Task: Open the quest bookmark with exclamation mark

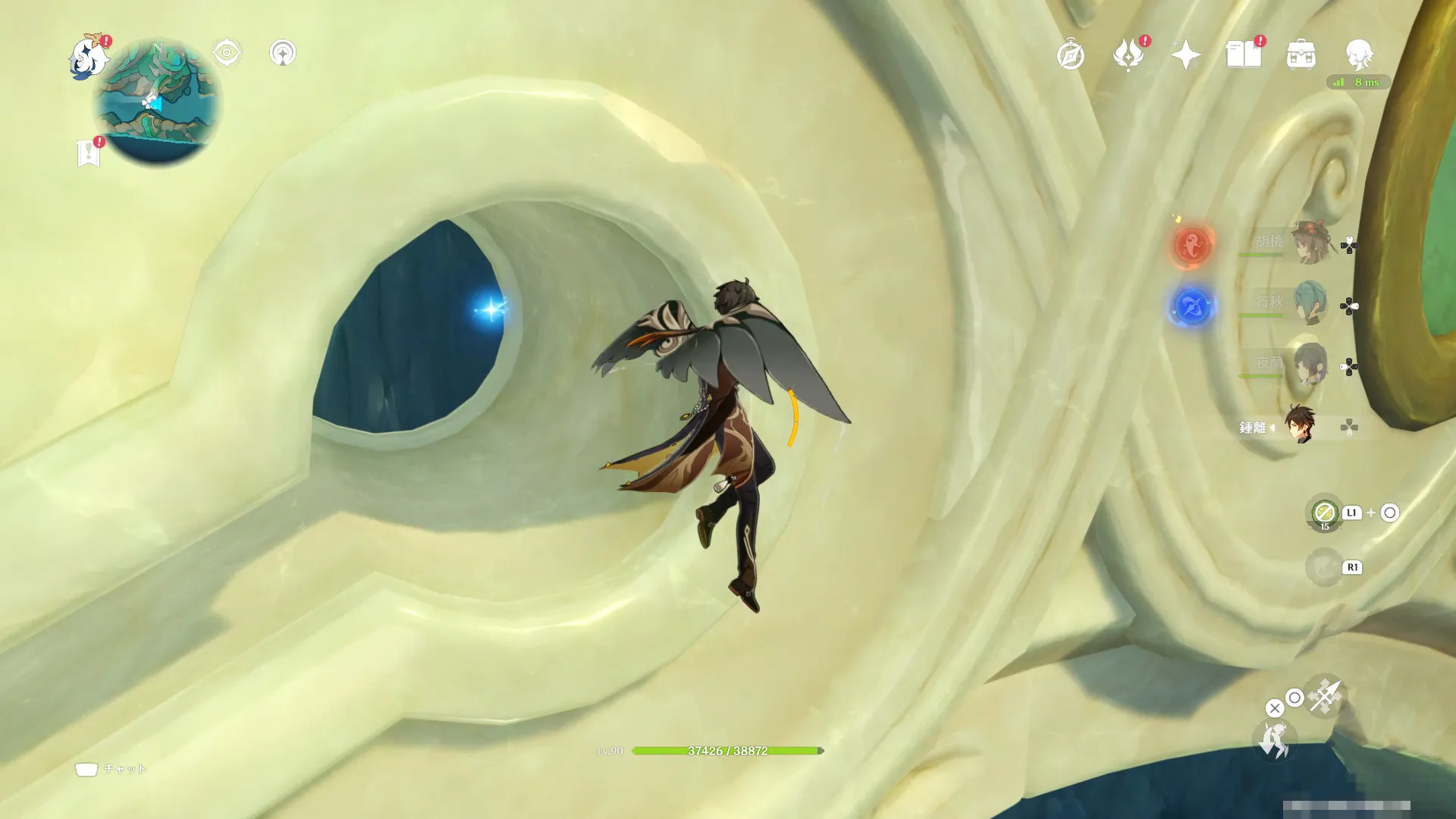Action: point(89,152)
